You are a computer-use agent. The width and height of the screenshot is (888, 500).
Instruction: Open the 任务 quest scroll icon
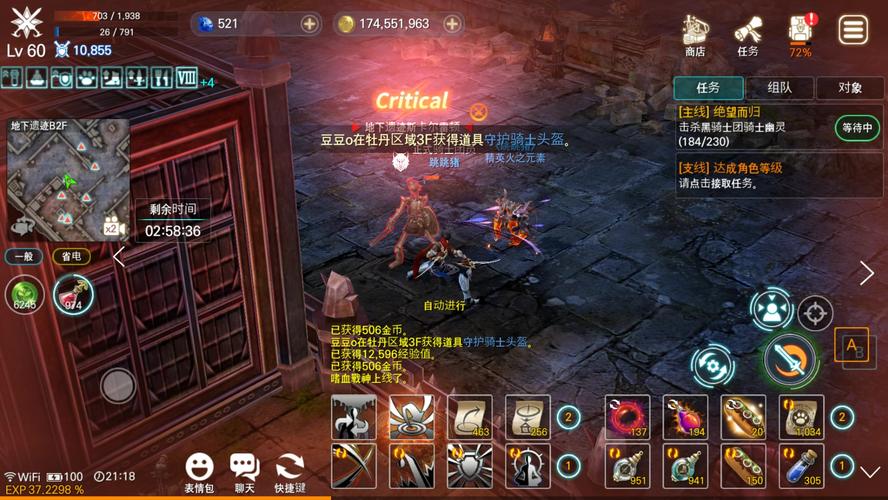tap(747, 35)
